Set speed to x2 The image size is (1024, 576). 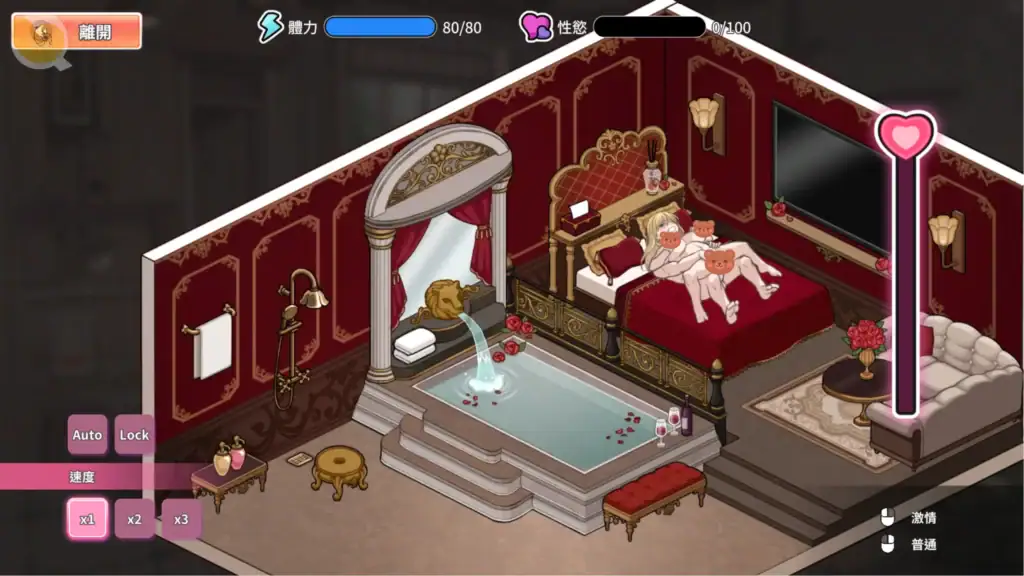tap(134, 519)
